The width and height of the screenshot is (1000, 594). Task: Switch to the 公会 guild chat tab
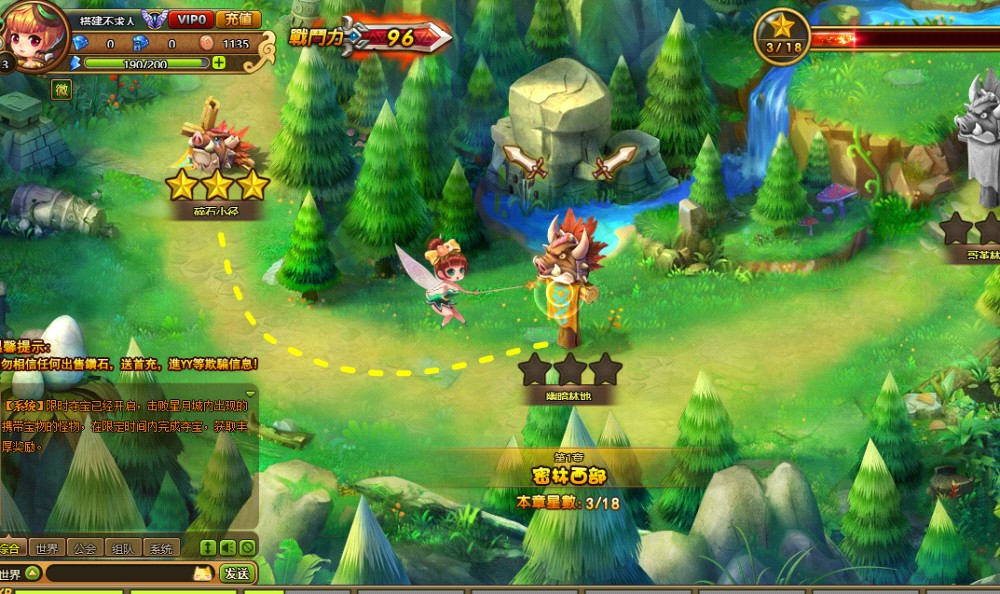pyautogui.click(x=85, y=548)
